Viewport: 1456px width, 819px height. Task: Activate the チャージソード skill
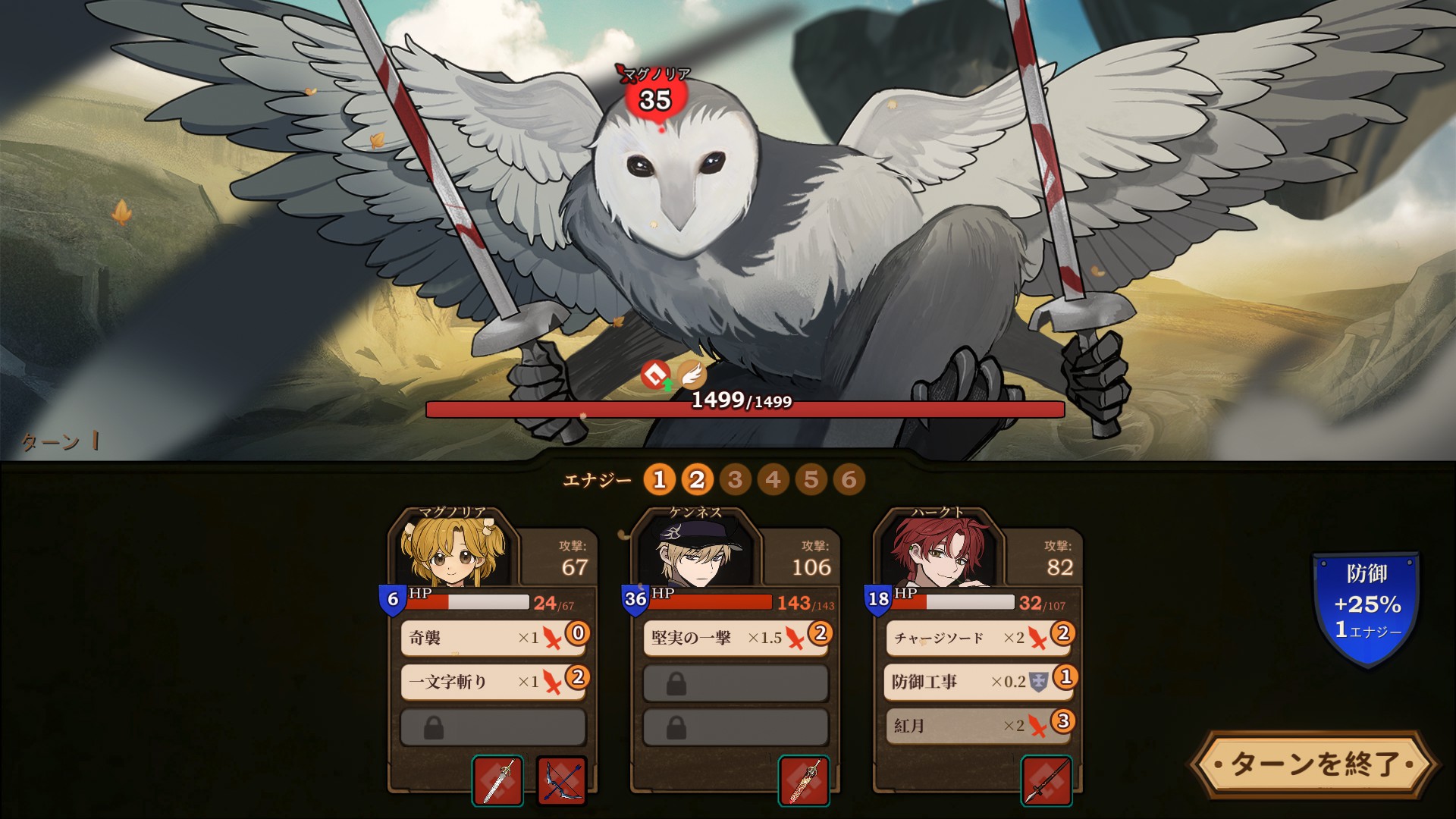point(978,638)
